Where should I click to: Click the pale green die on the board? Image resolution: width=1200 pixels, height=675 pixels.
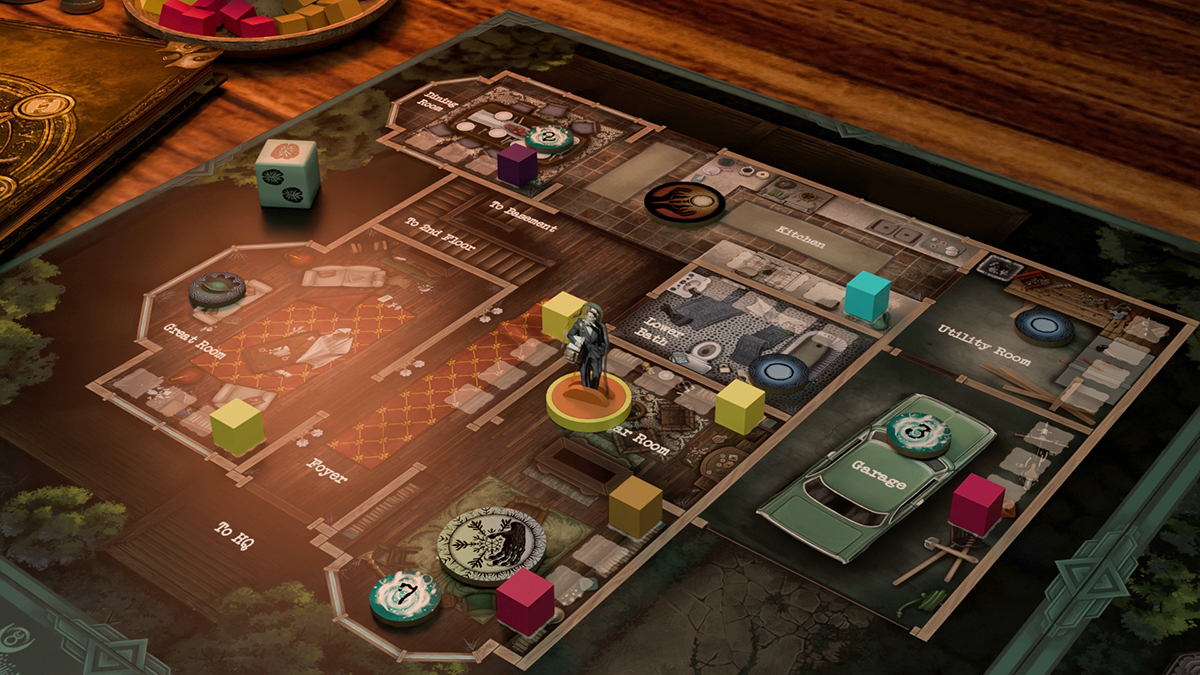click(287, 172)
